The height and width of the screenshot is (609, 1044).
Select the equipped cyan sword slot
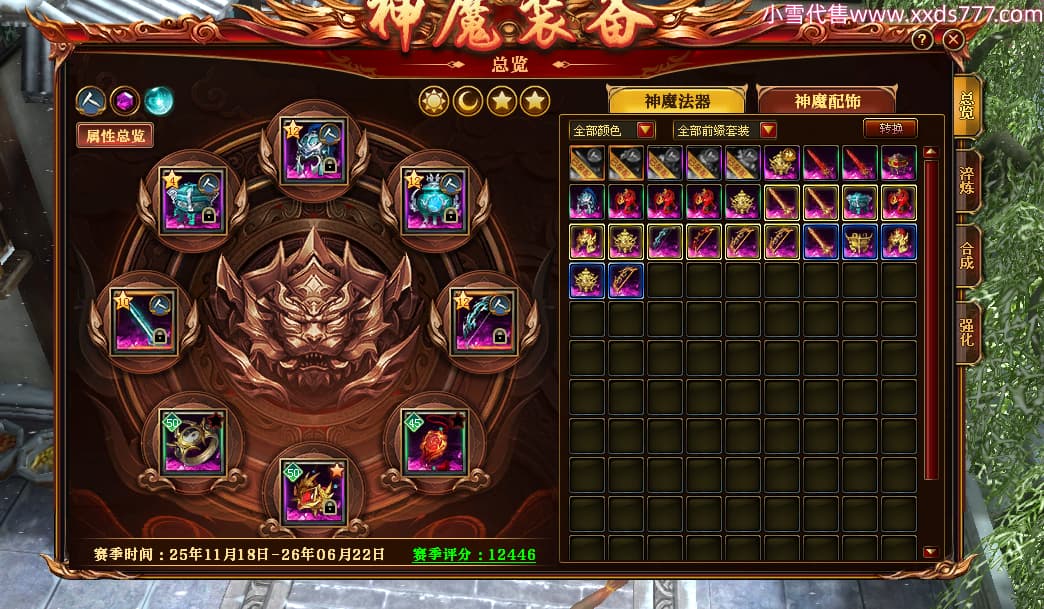pyautogui.click(x=143, y=321)
